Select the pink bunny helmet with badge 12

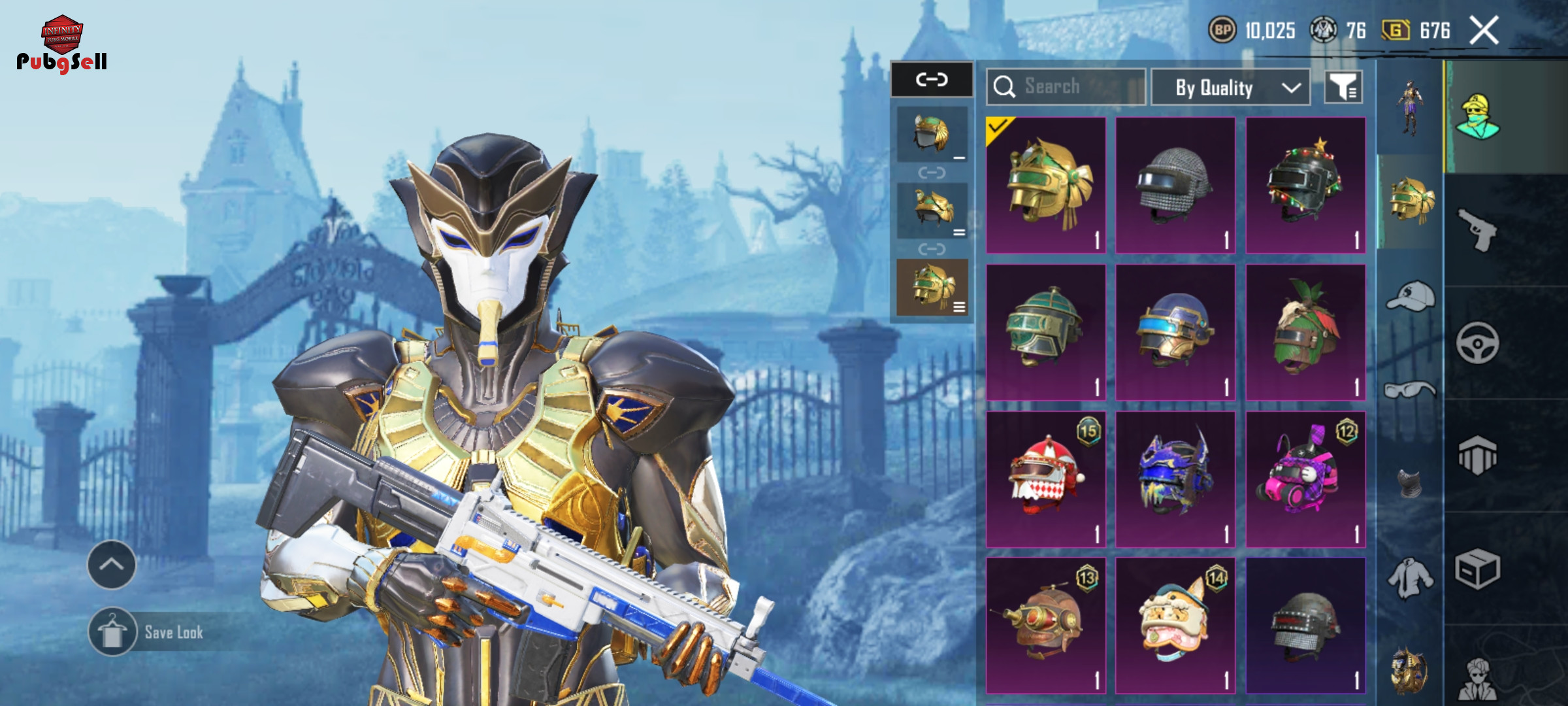(1305, 479)
